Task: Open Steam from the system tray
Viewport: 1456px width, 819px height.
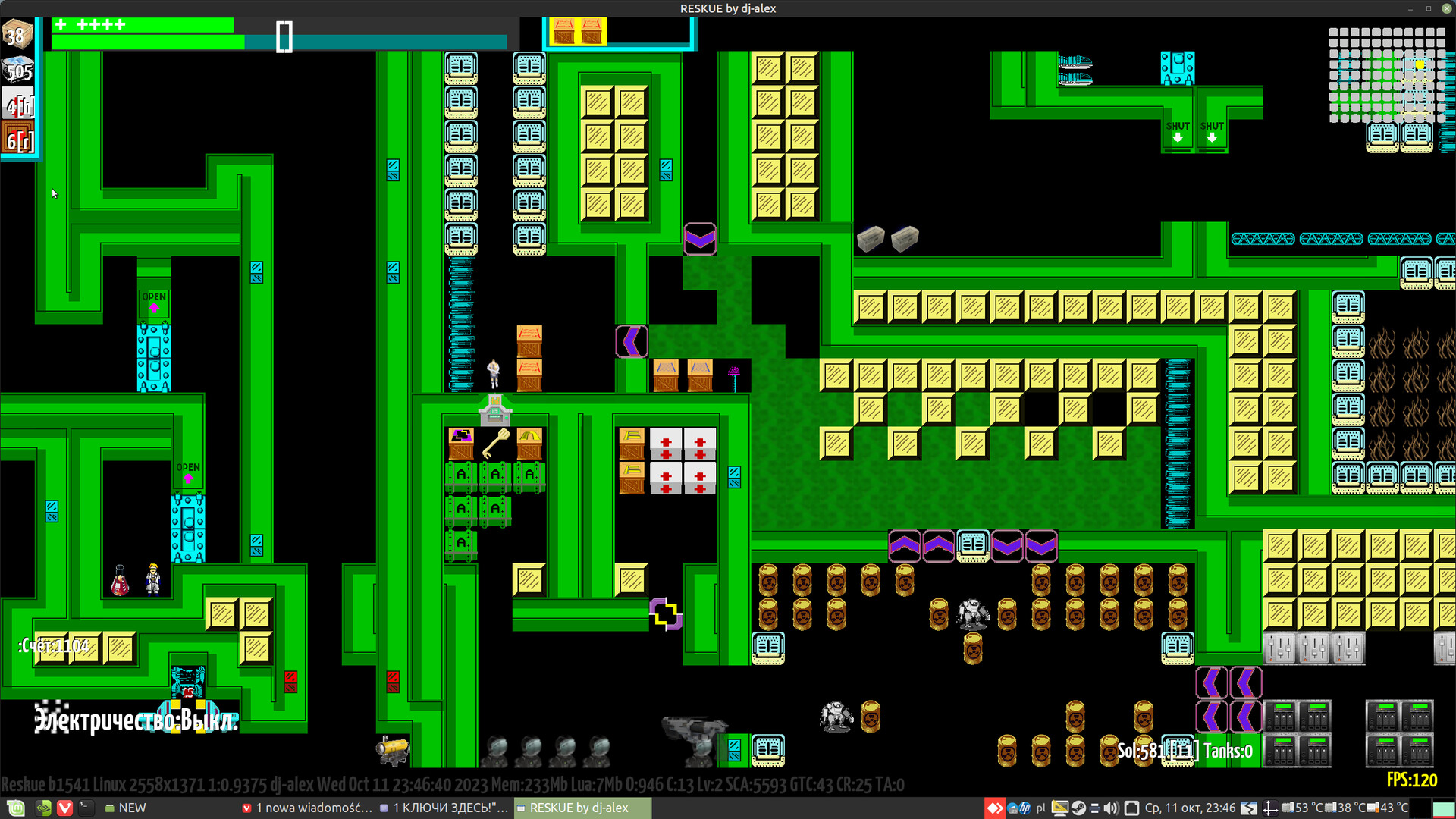Action: [x=1079, y=808]
